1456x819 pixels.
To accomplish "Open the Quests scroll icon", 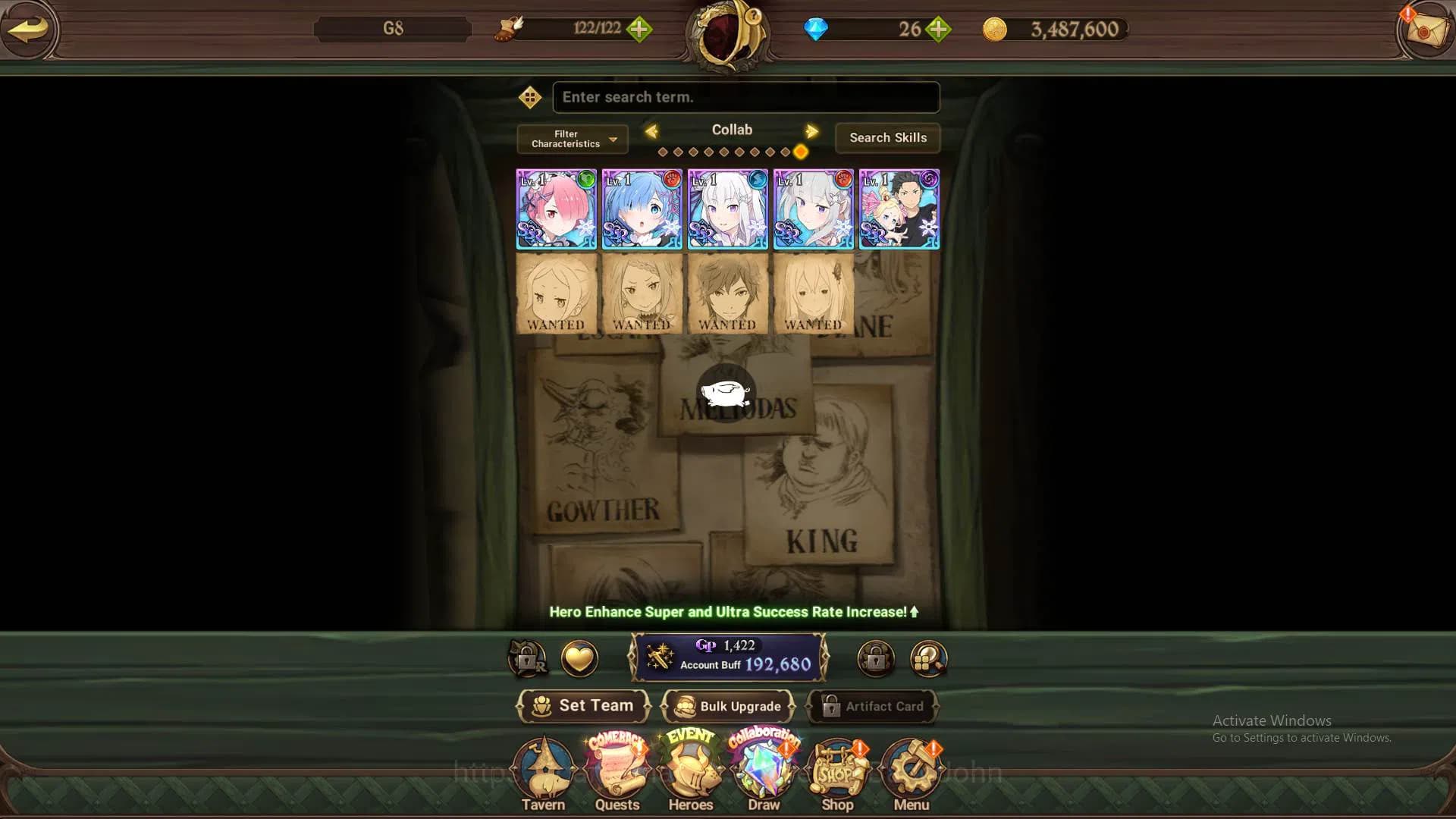I will pyautogui.click(x=617, y=767).
